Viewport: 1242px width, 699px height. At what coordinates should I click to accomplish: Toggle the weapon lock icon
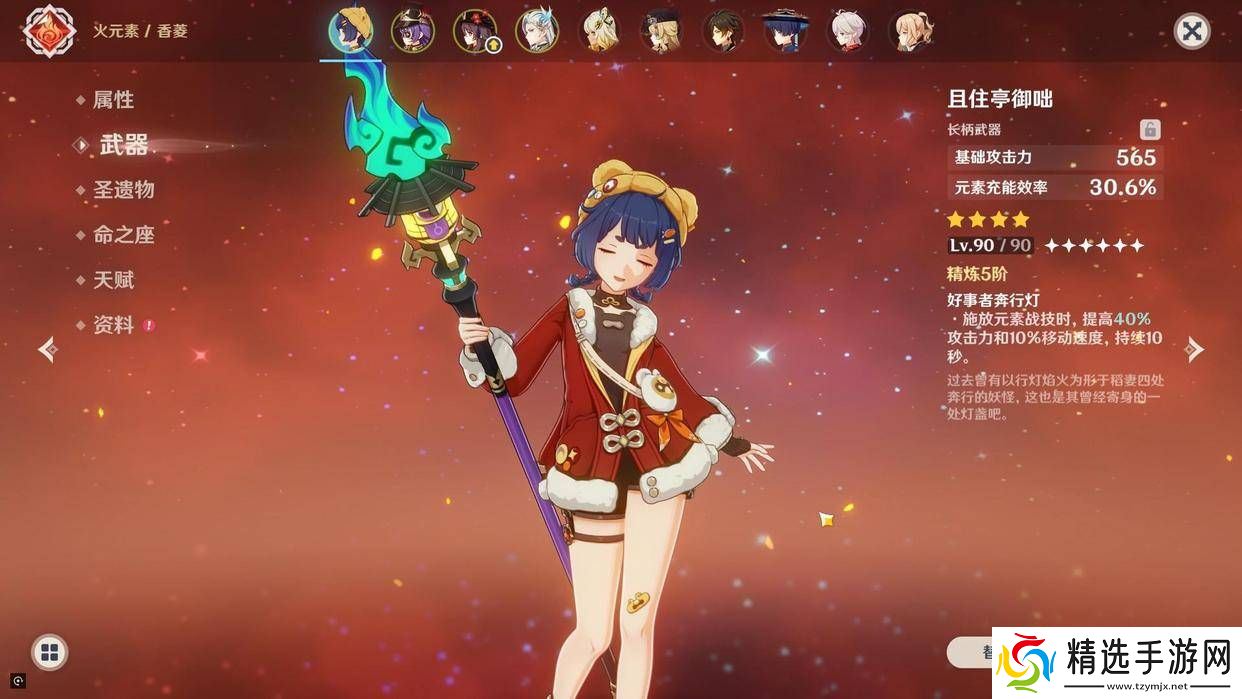point(1150,129)
